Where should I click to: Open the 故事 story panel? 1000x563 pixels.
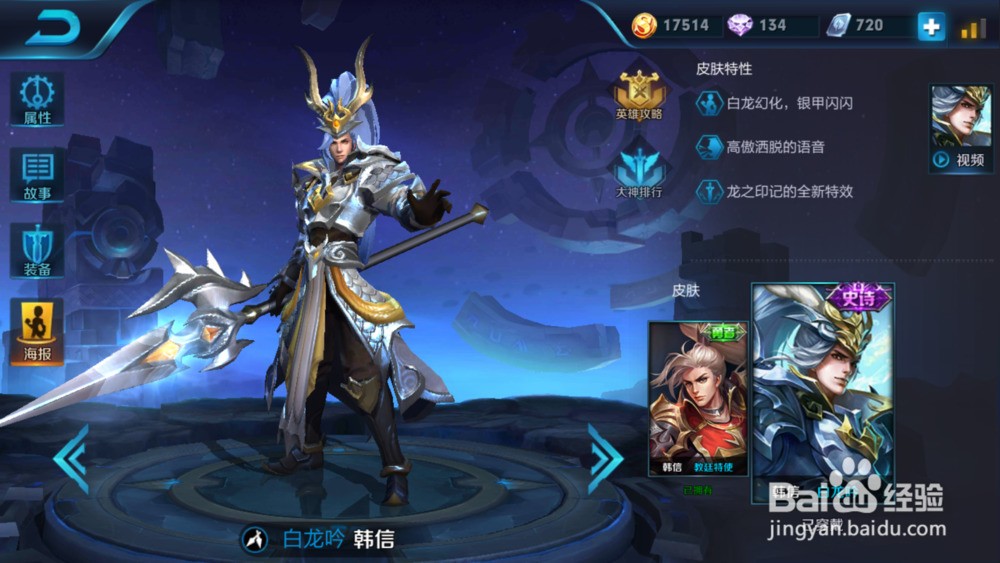point(37,176)
